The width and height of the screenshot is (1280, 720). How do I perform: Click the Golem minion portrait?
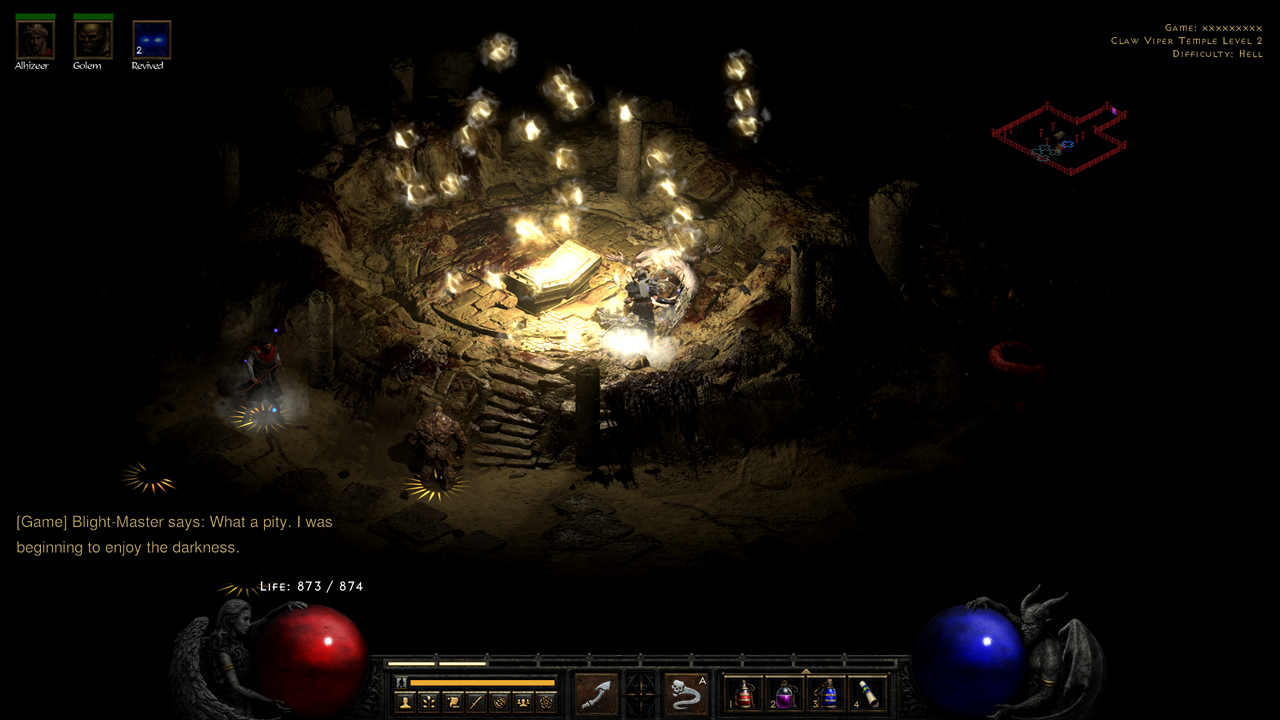[93, 40]
